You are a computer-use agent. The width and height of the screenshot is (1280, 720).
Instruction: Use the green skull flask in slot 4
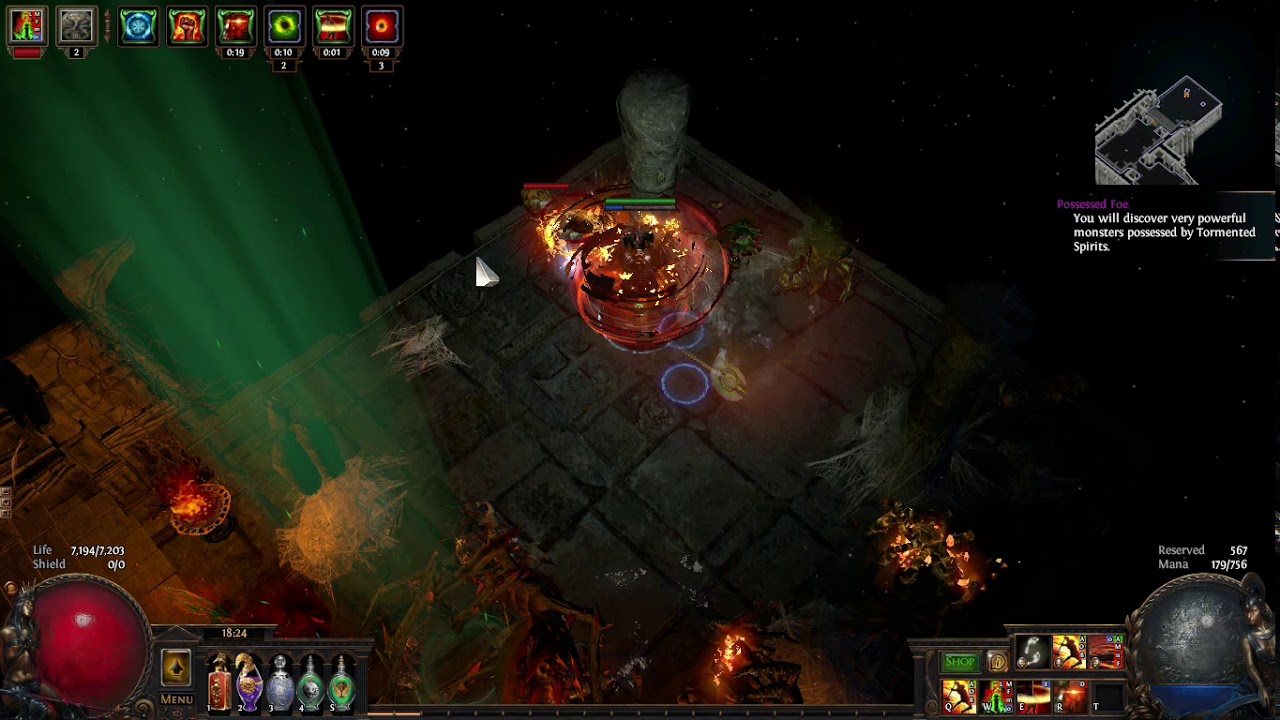click(311, 682)
